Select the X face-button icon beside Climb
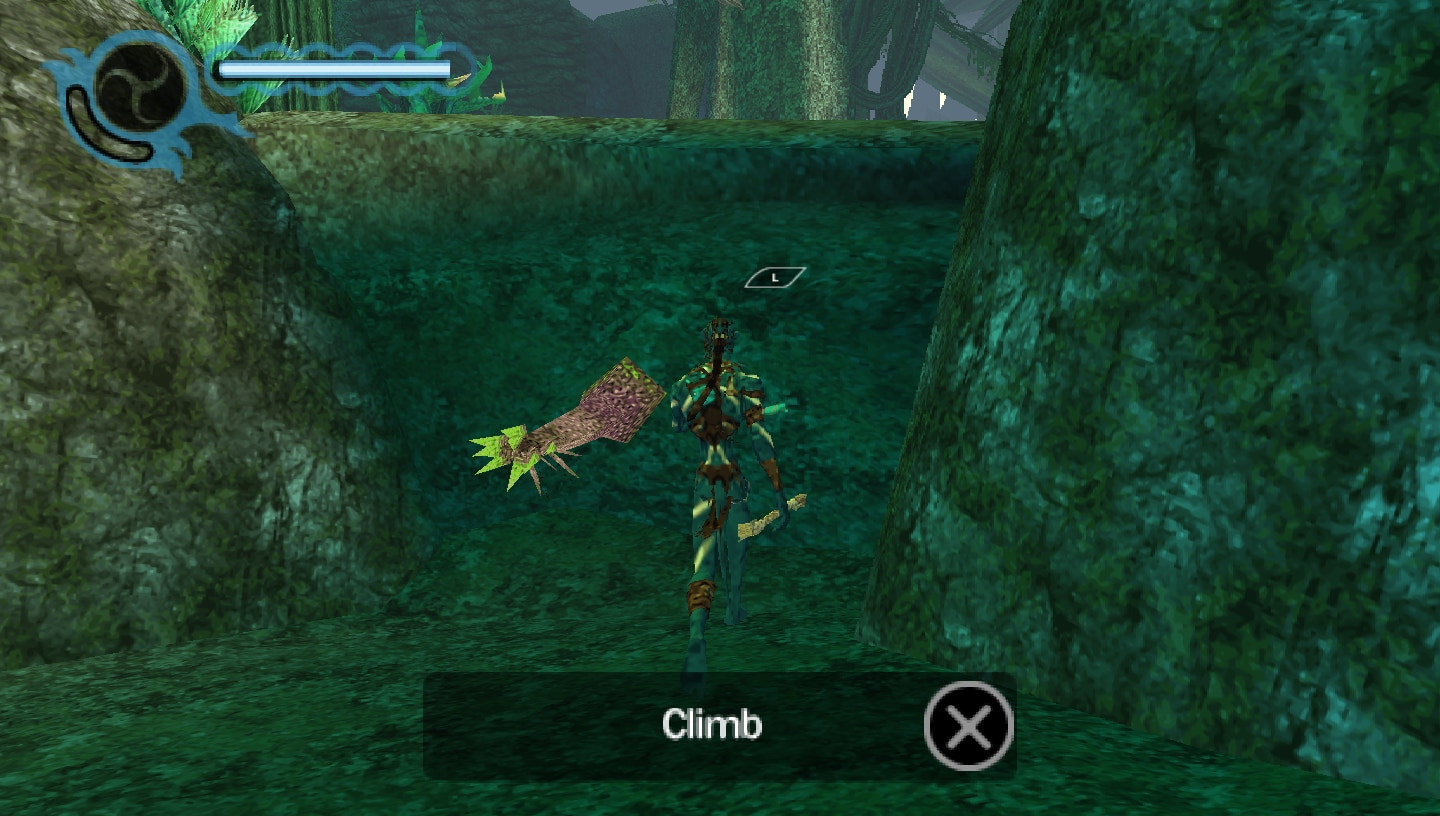The width and height of the screenshot is (1440, 816). tap(968, 725)
